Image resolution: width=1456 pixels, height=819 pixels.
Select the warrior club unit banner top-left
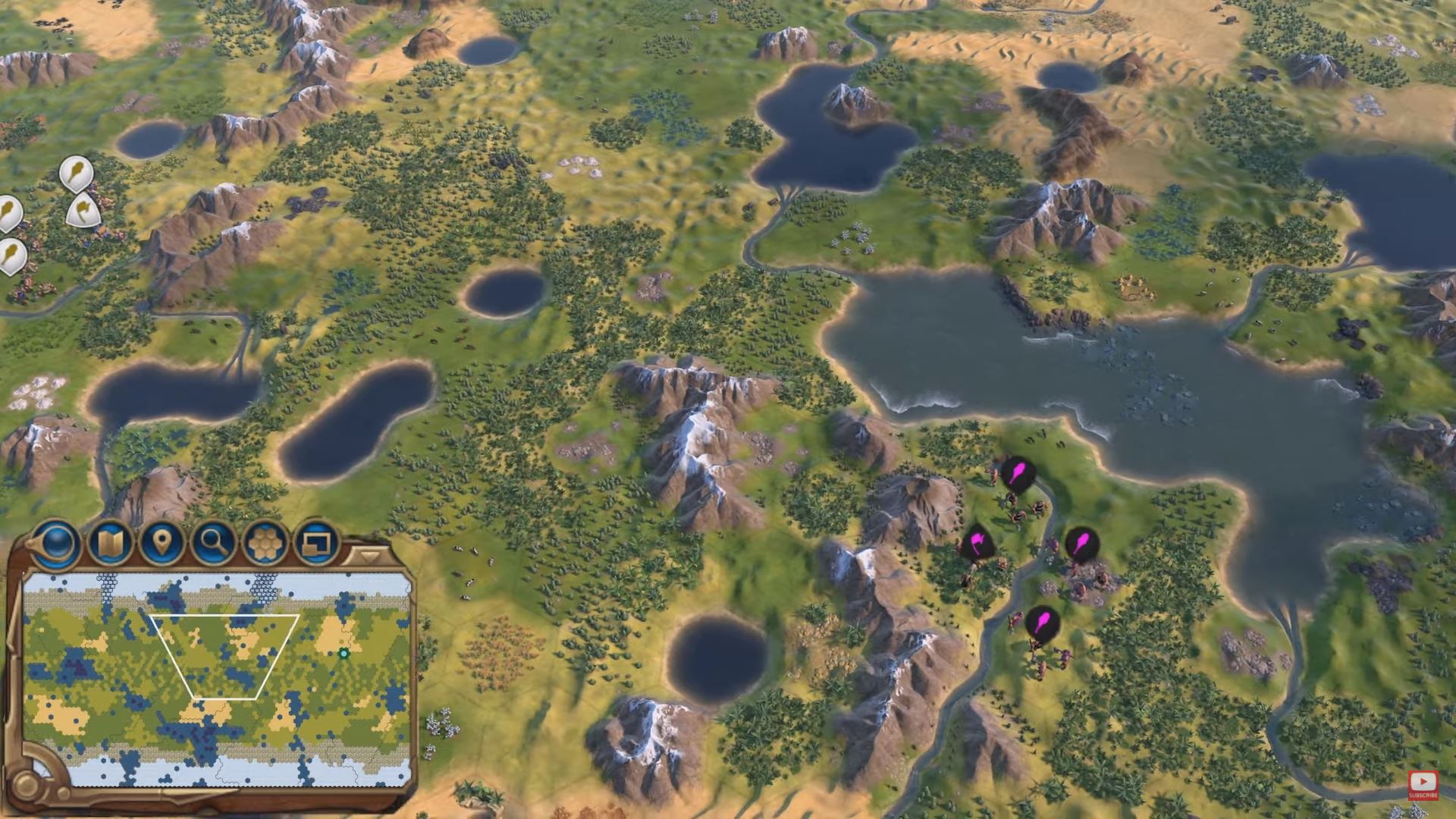[74, 176]
